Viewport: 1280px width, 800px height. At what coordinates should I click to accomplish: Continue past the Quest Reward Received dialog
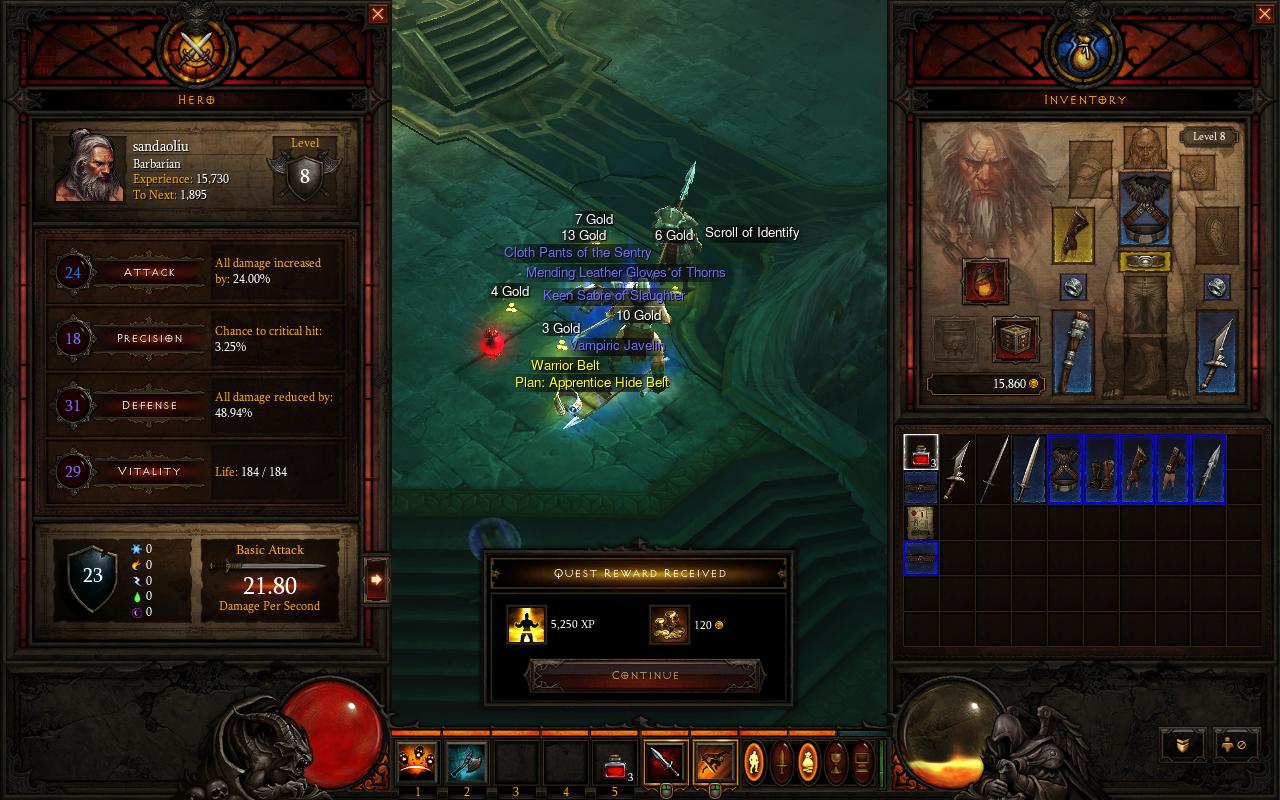coord(645,676)
